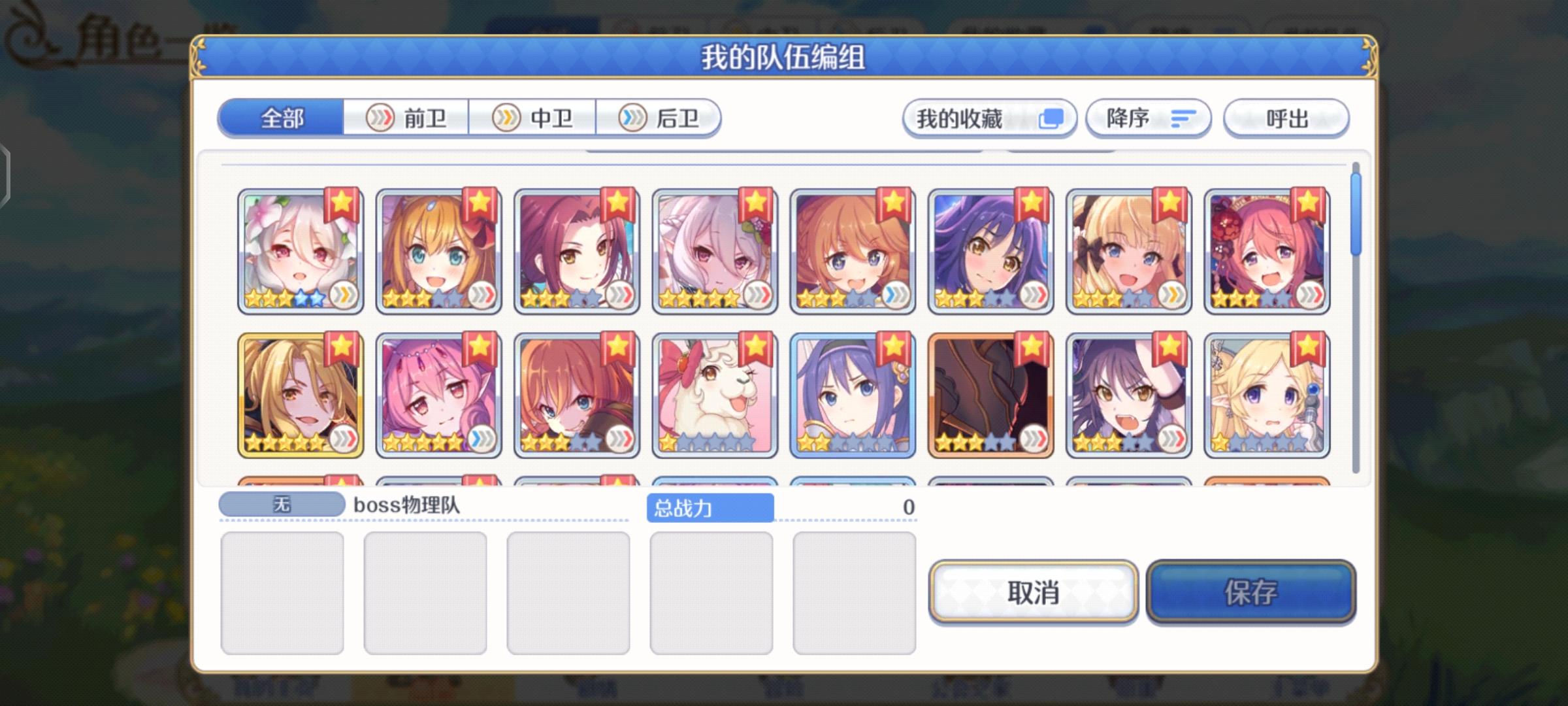Click the first empty team member slot

282,592
